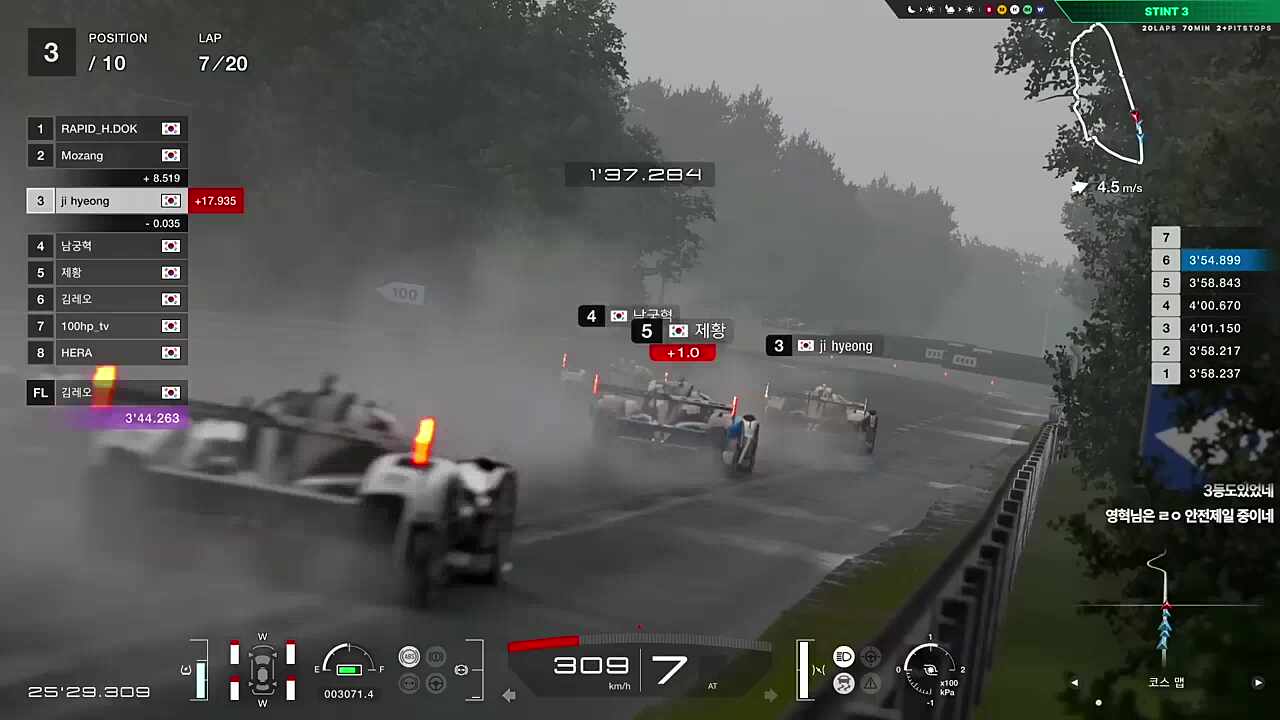Image resolution: width=1280 pixels, height=720 pixels.
Task: Select Mozang's leaderboard row
Action: 107,156
